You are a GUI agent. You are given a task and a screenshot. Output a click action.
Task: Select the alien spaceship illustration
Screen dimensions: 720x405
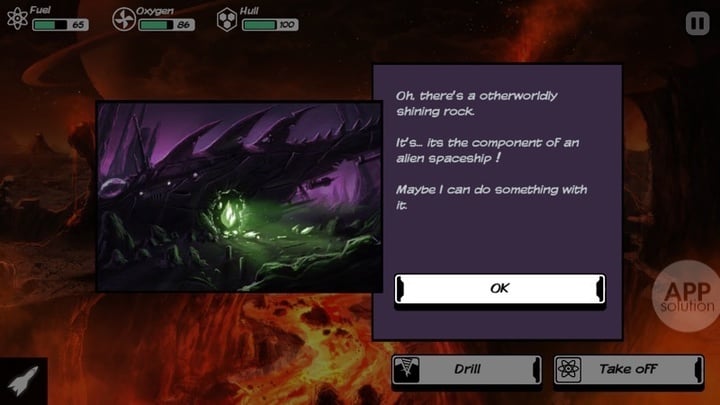[x=238, y=196]
